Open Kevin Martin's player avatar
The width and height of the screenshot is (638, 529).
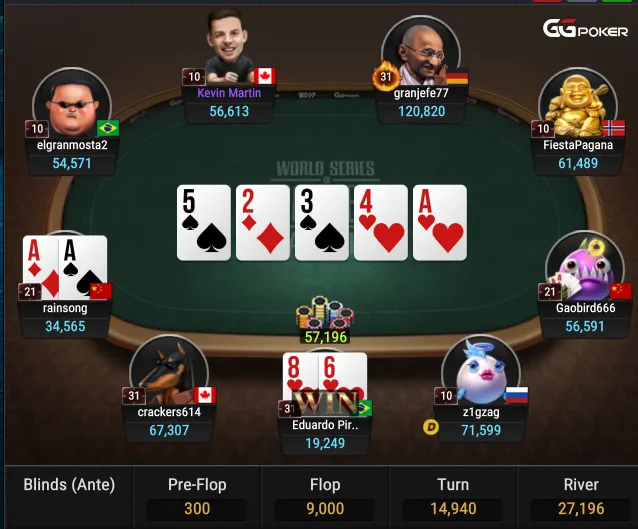(x=230, y=46)
